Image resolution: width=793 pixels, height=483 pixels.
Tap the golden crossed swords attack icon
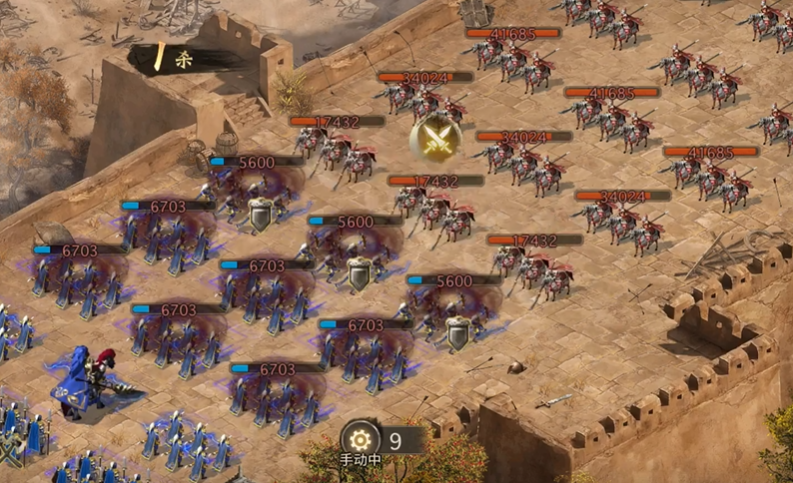coord(436,138)
